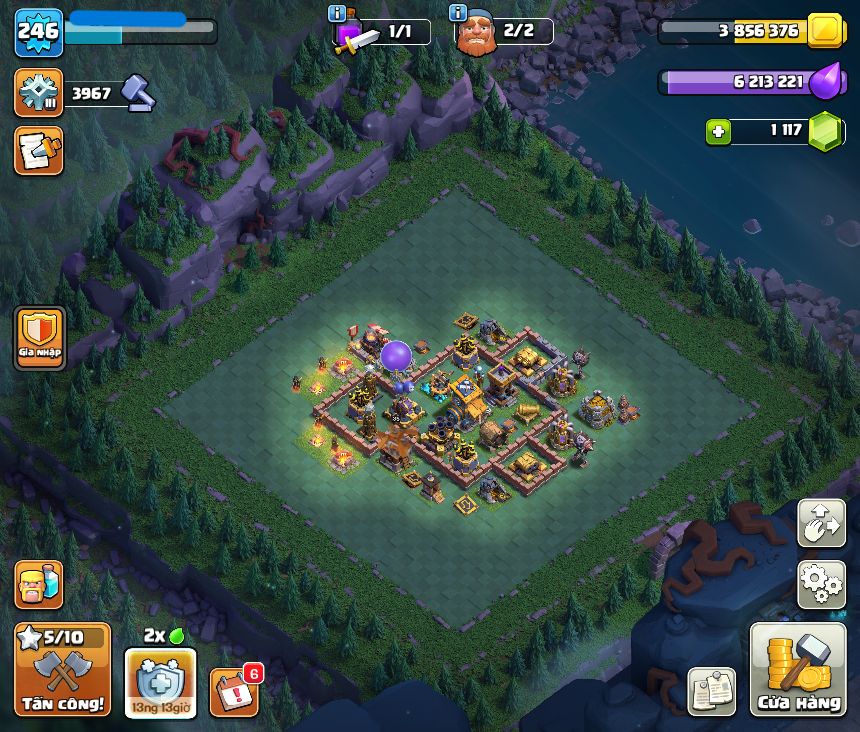The height and width of the screenshot is (732, 860).
Task: Open the snowflake gear icon beside 3967
Action: click(x=39, y=93)
